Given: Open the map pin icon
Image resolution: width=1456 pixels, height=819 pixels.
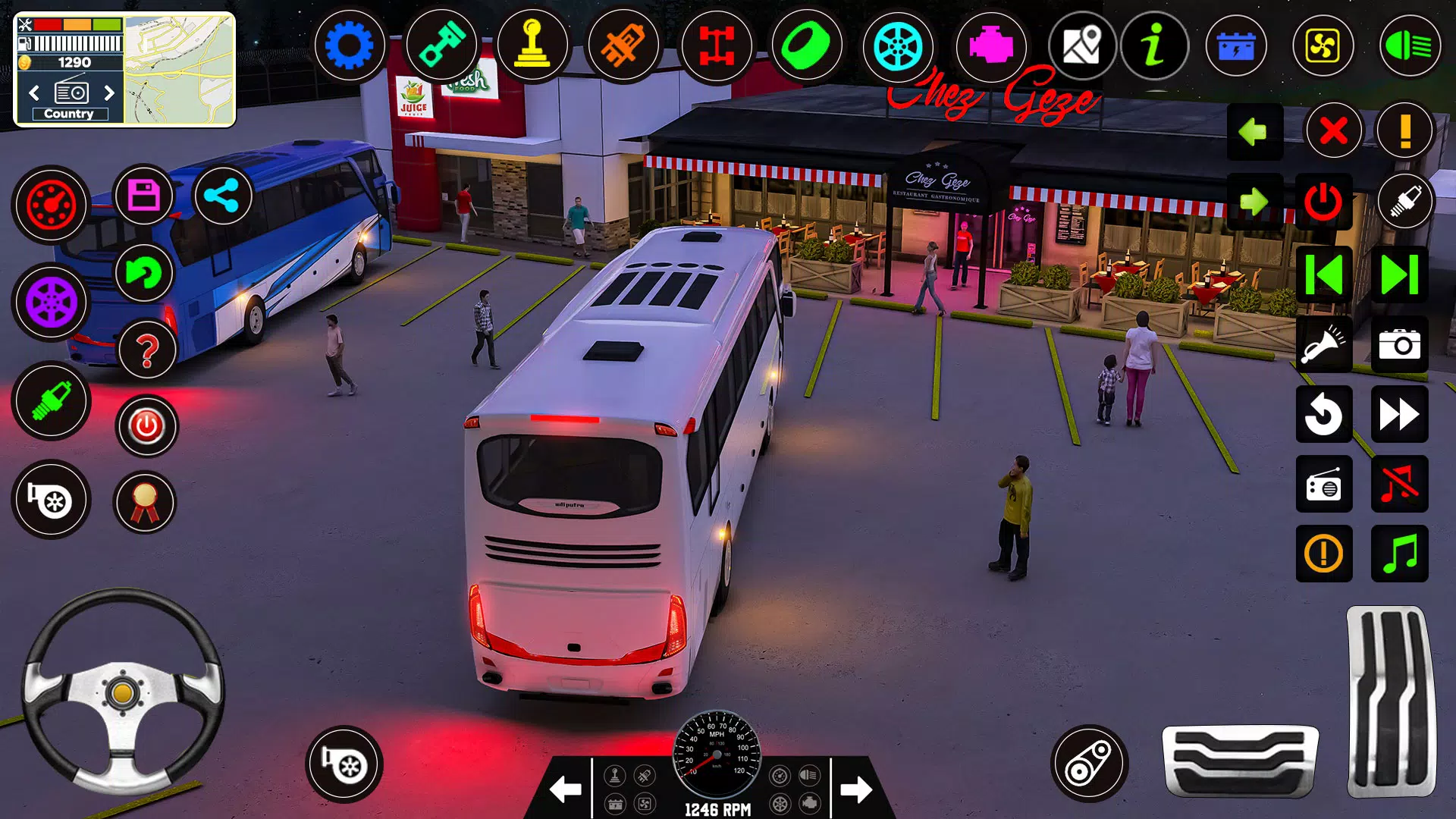Looking at the screenshot, I should pos(1082,46).
